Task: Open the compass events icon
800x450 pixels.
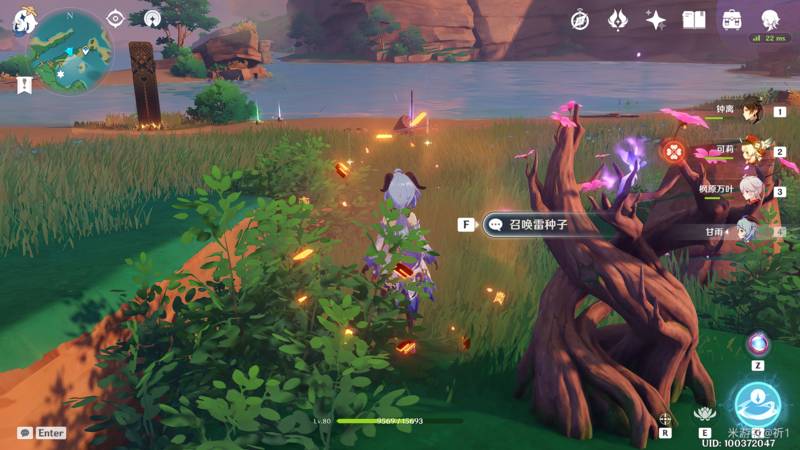Action: (580, 19)
